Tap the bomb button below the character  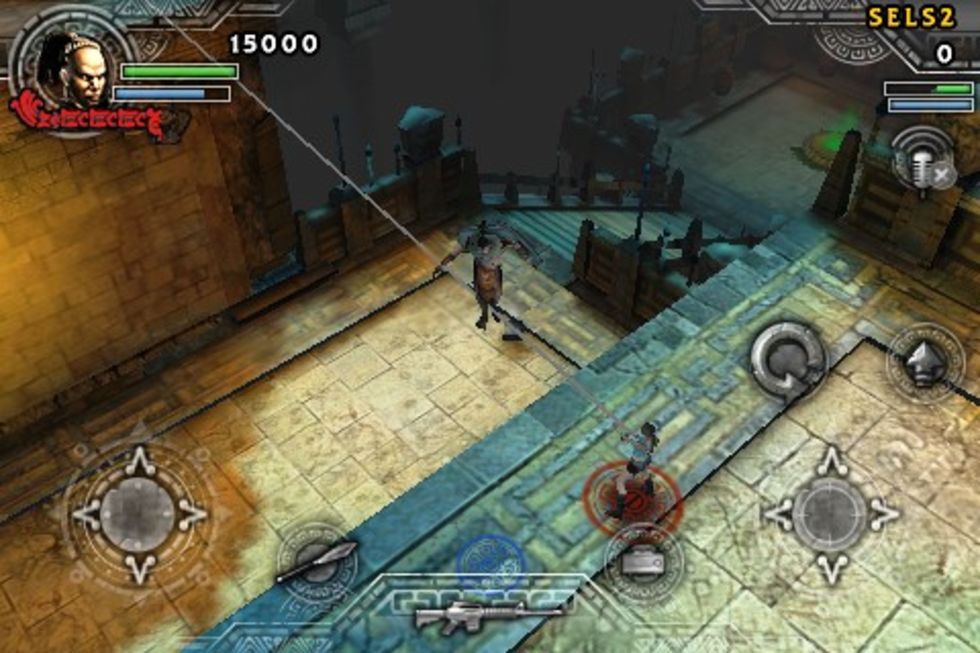(x=643, y=563)
